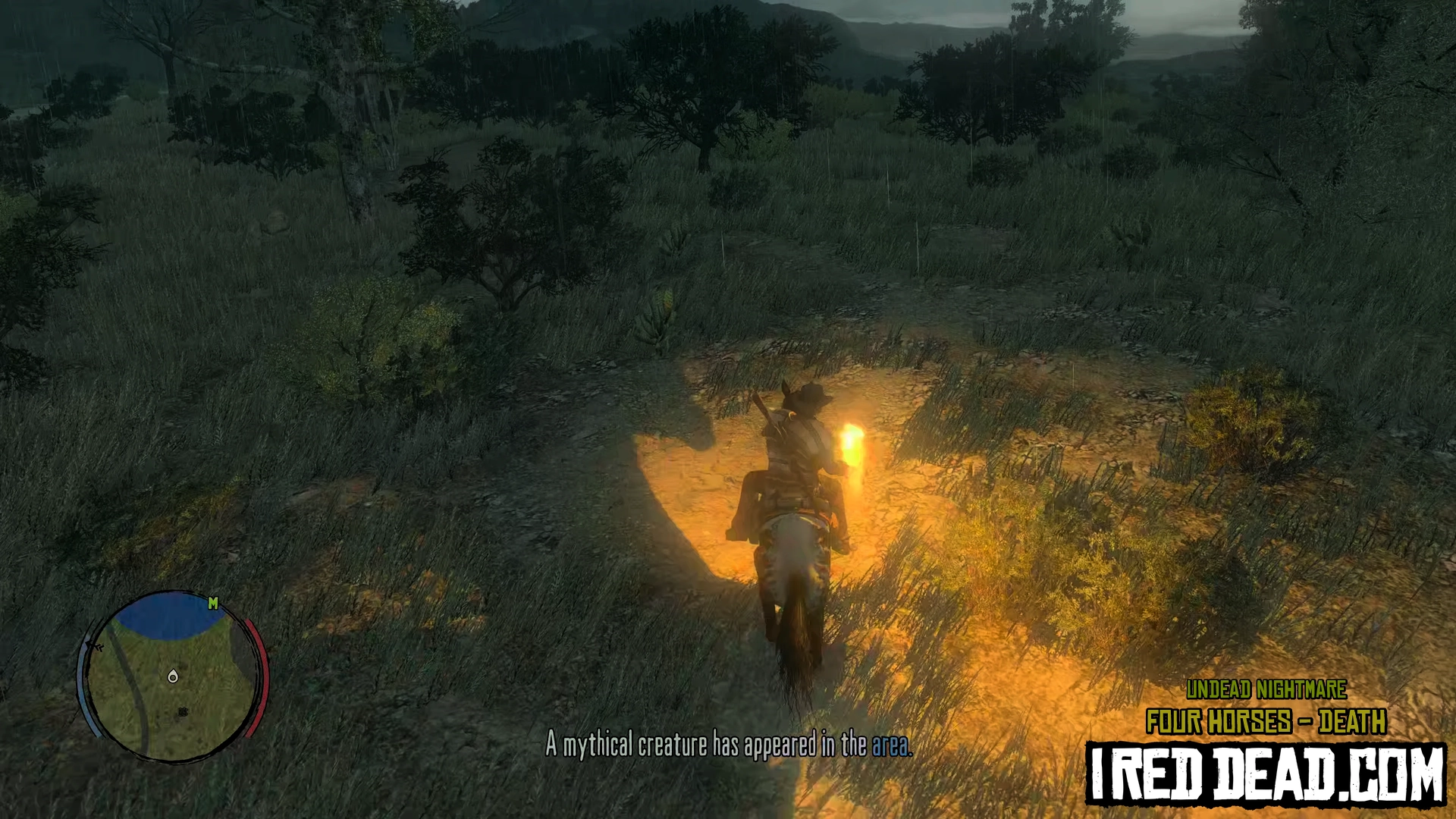Click the arrow marker on minimap edge
Viewport: 1456px width, 819px height.
[95, 646]
